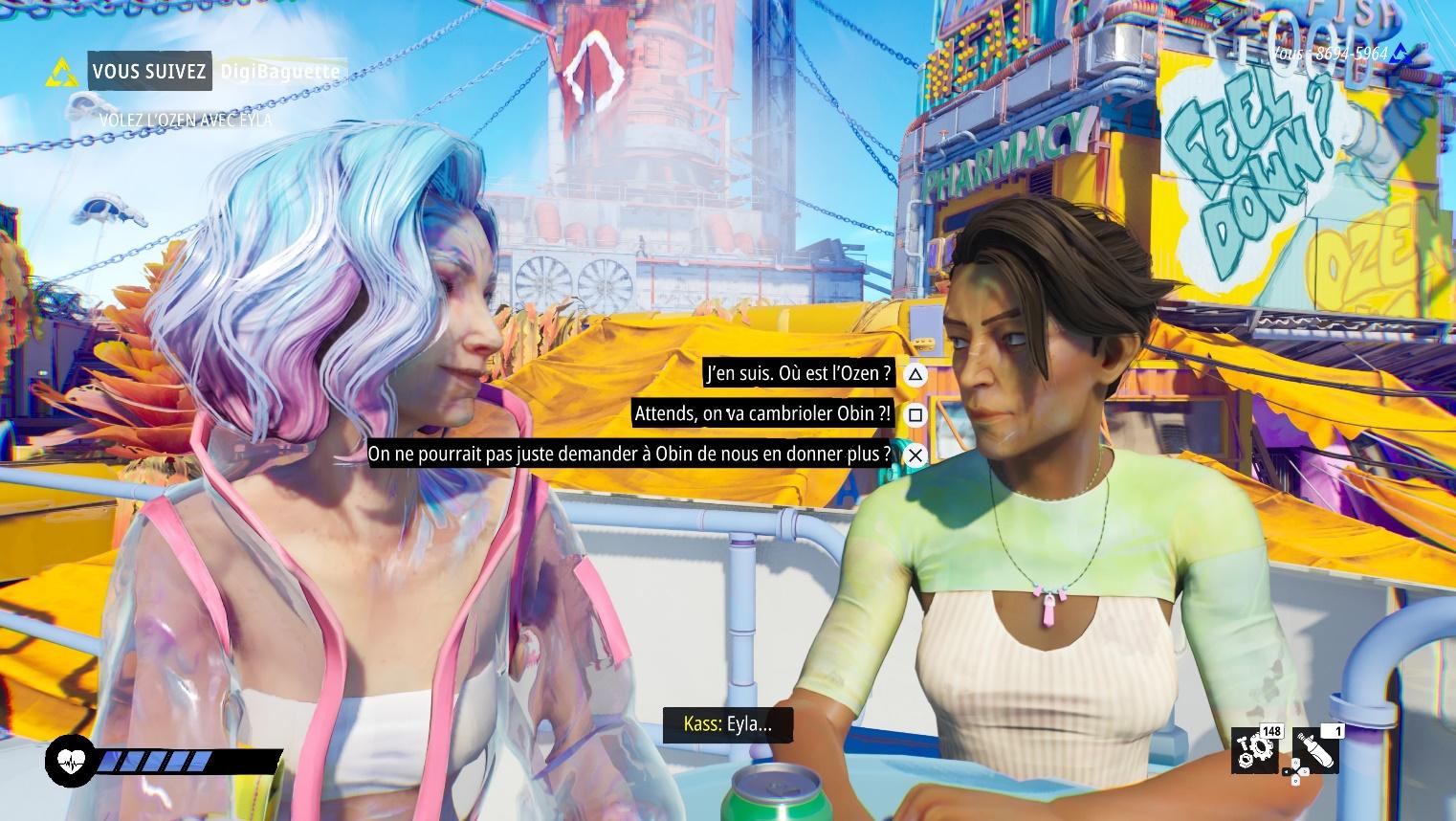
Task: Choose the reply "J'en suis. Où est l'Ozen ?"
Action: (798, 373)
